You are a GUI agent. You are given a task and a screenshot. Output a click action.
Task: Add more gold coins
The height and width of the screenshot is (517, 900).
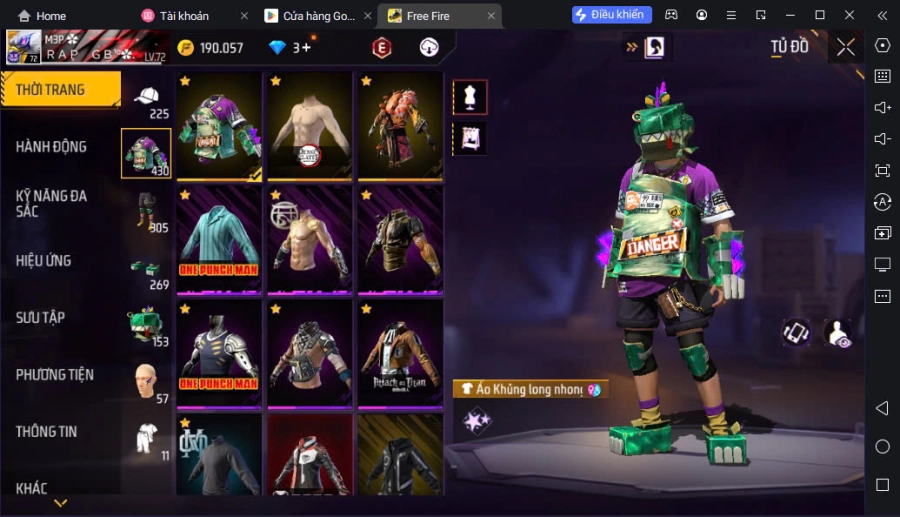pyautogui.click(x=186, y=48)
